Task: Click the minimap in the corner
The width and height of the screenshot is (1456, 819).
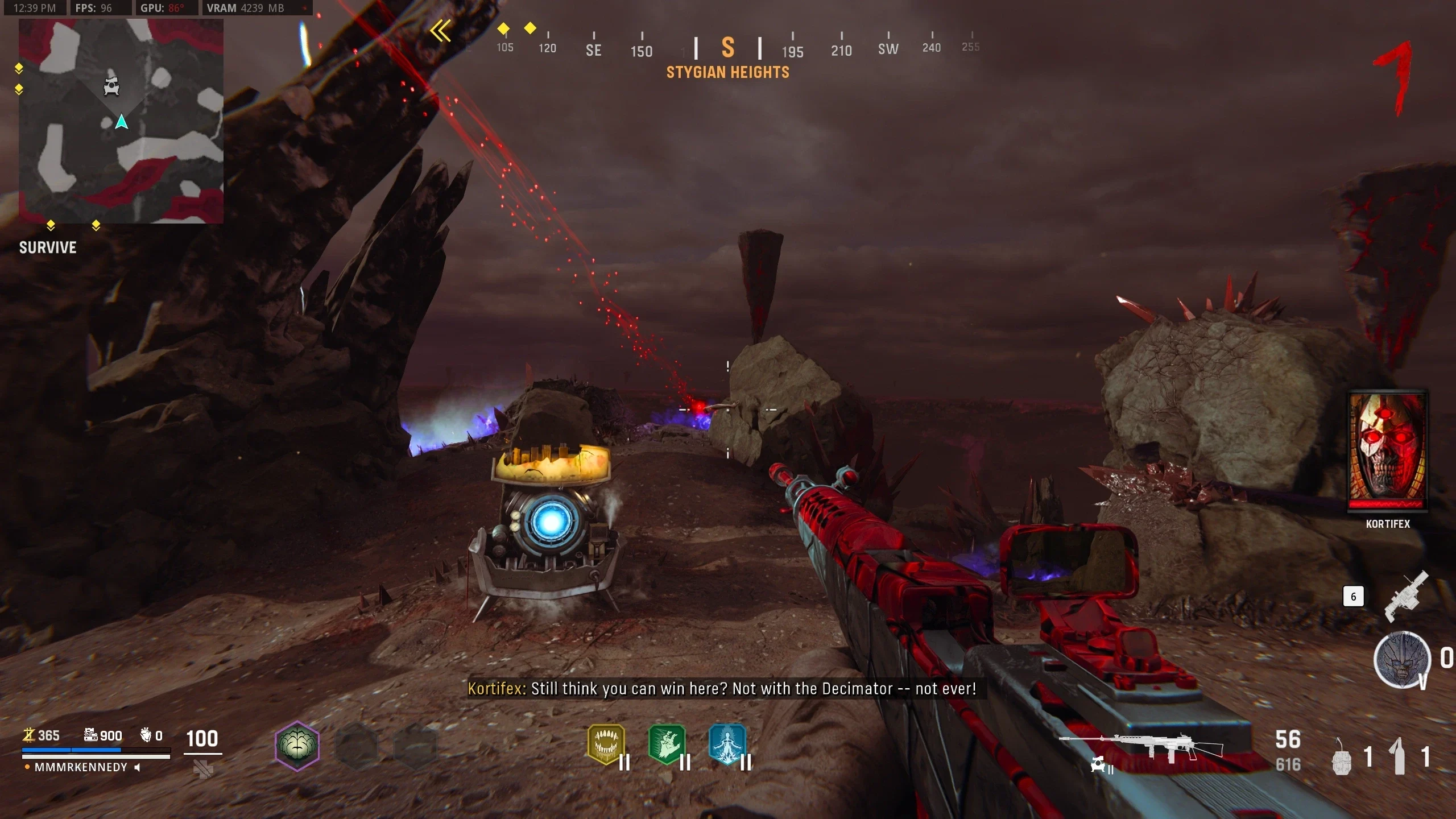Action: pos(121,121)
